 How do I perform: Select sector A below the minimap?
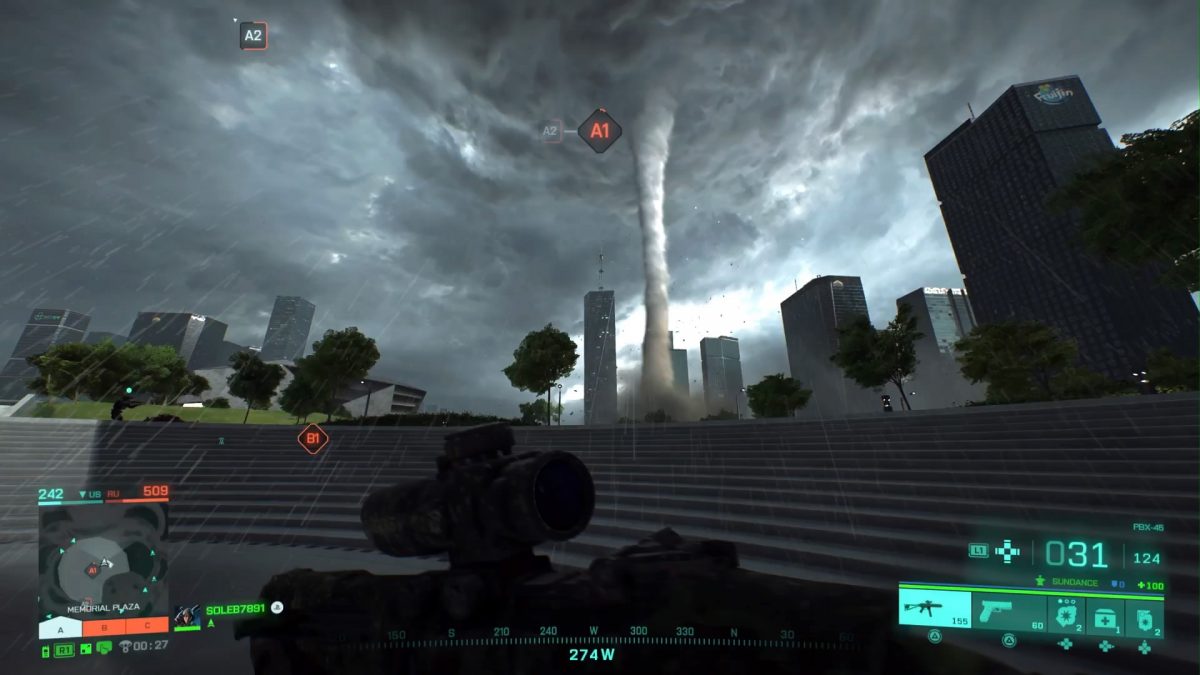click(x=60, y=629)
